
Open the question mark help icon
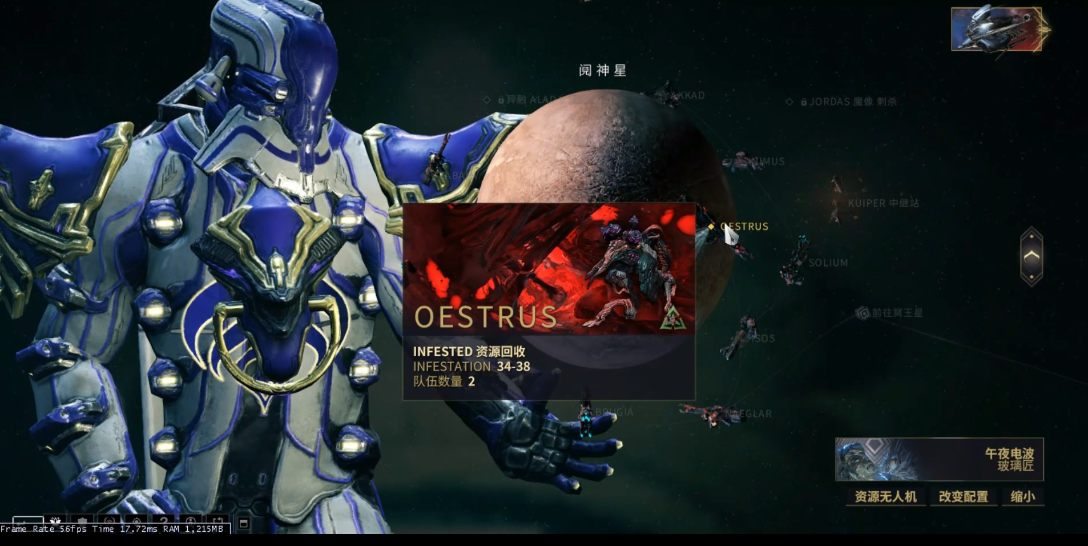pos(164,521)
